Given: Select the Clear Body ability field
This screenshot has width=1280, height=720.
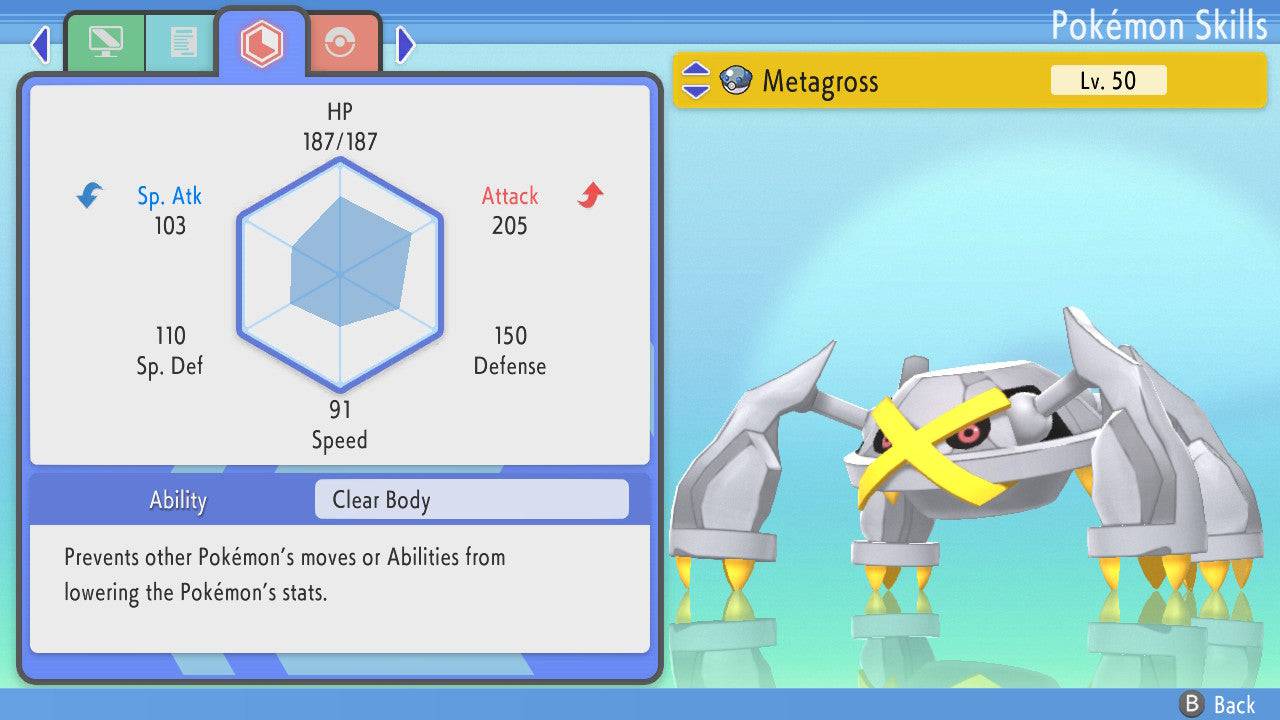Looking at the screenshot, I should pos(471,500).
